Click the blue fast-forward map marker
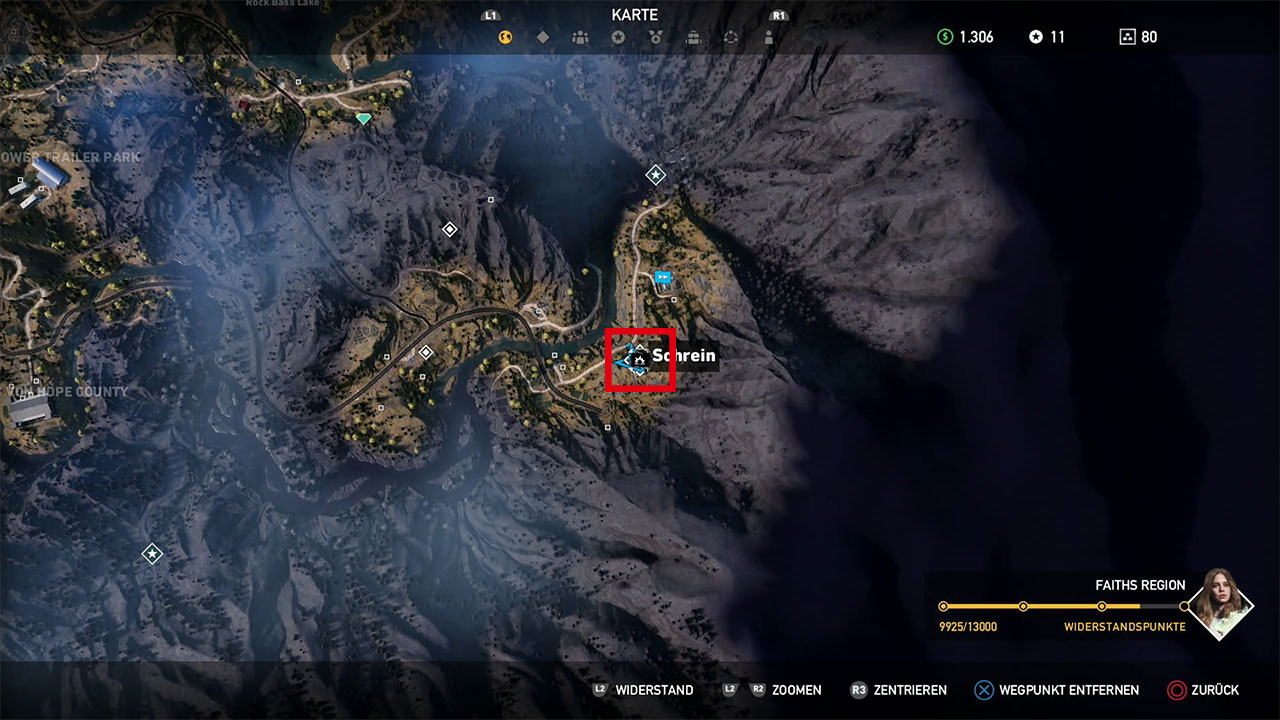The height and width of the screenshot is (720, 1280). pos(662,277)
